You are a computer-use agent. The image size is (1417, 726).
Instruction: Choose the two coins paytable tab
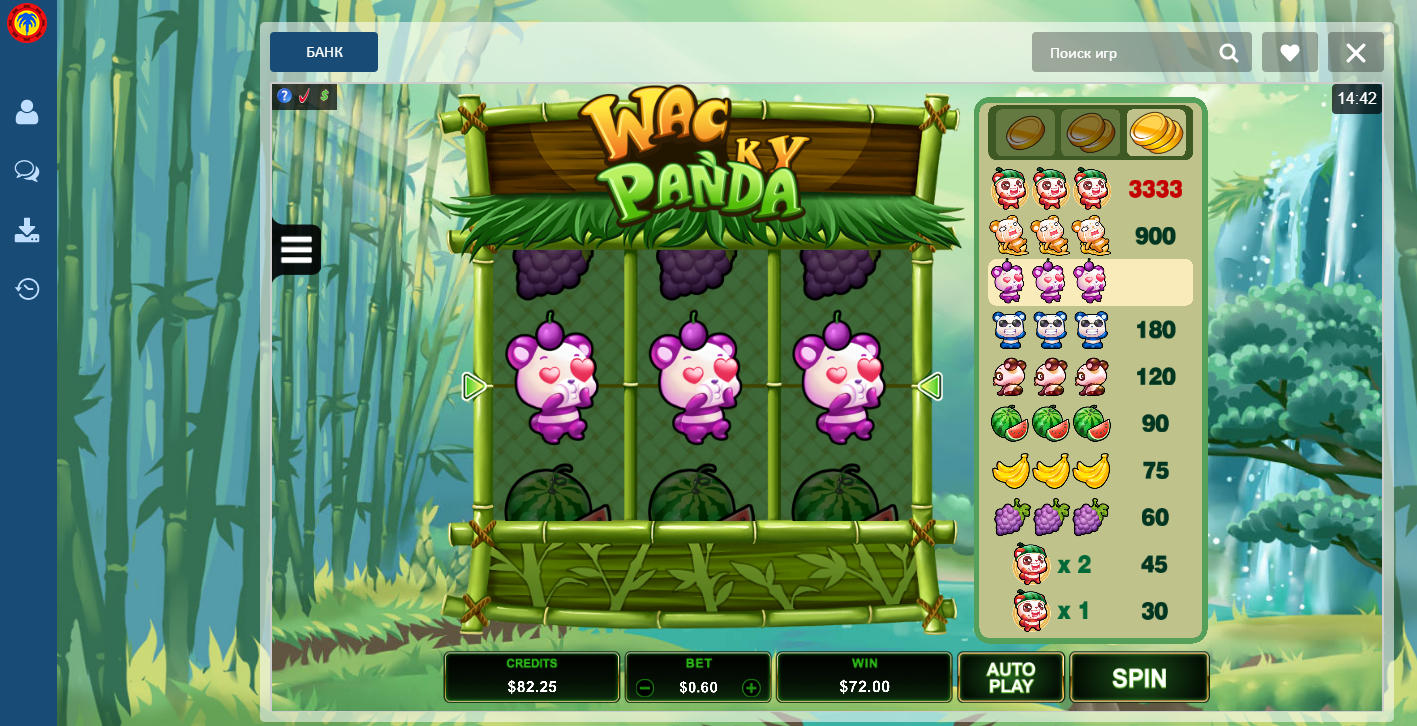click(1090, 132)
